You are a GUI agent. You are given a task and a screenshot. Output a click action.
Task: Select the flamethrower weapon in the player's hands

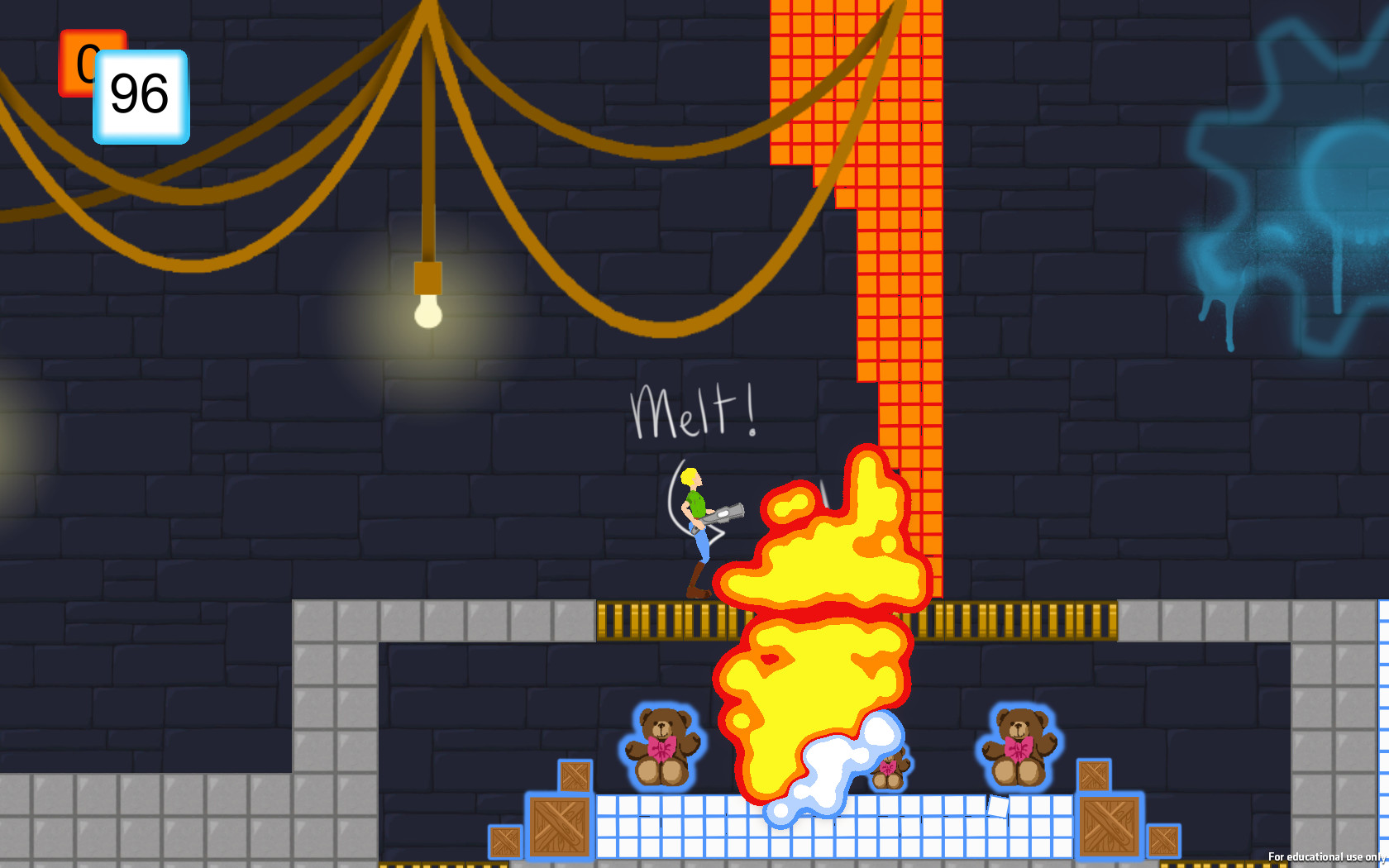pos(723,513)
